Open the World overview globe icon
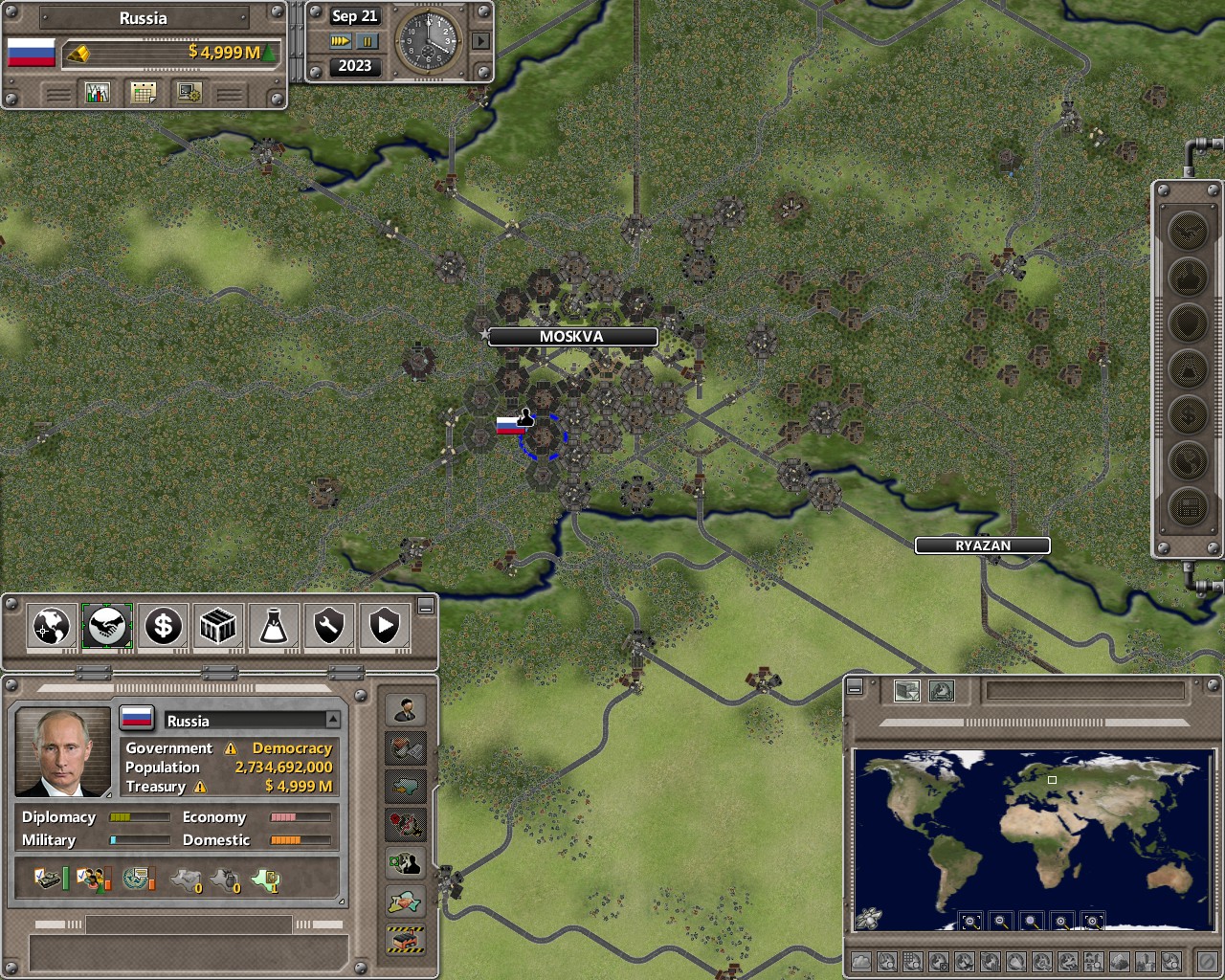The width and height of the screenshot is (1225, 980). click(50, 626)
